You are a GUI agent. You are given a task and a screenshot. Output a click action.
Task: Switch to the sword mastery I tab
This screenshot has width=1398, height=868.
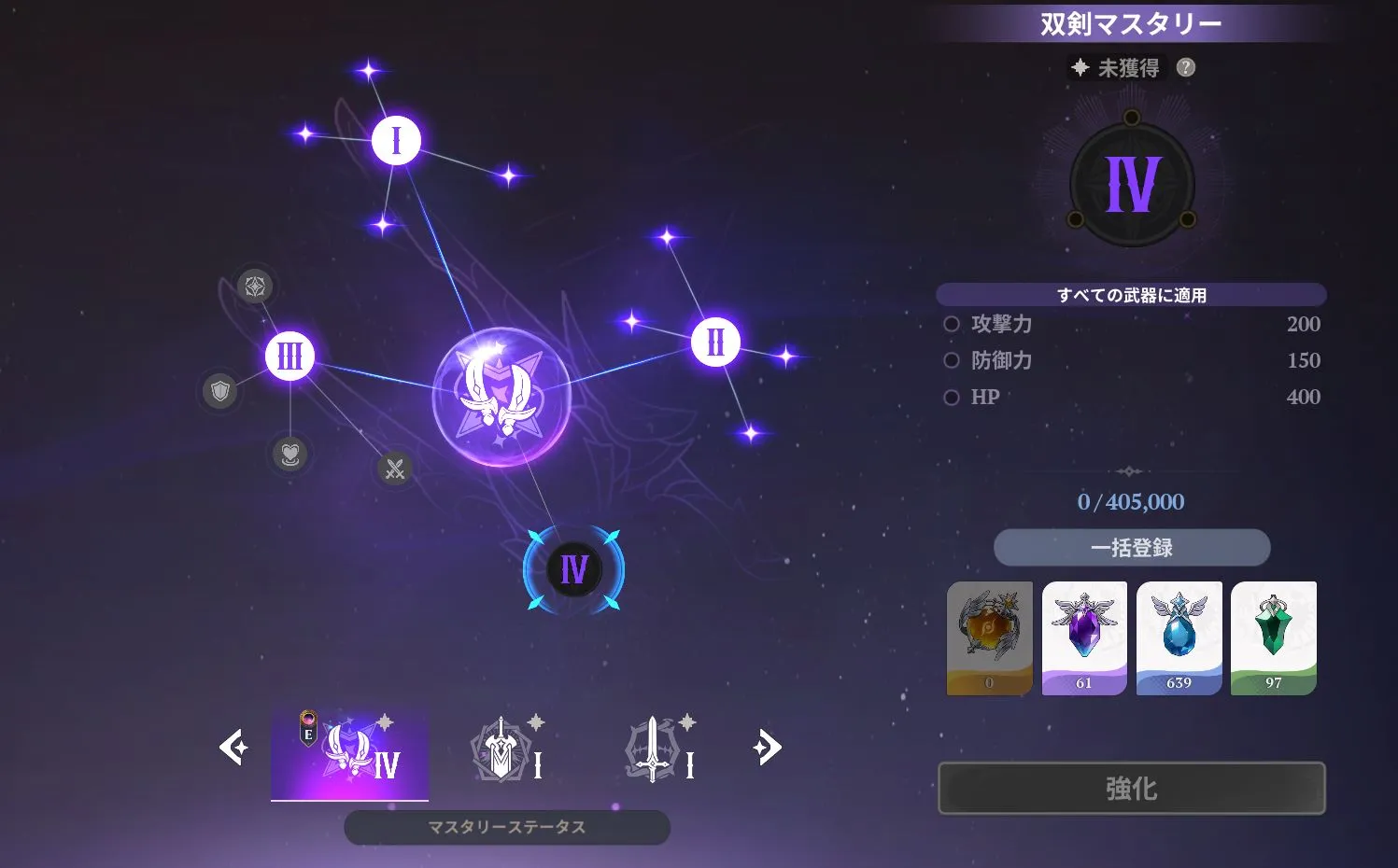pos(658,747)
